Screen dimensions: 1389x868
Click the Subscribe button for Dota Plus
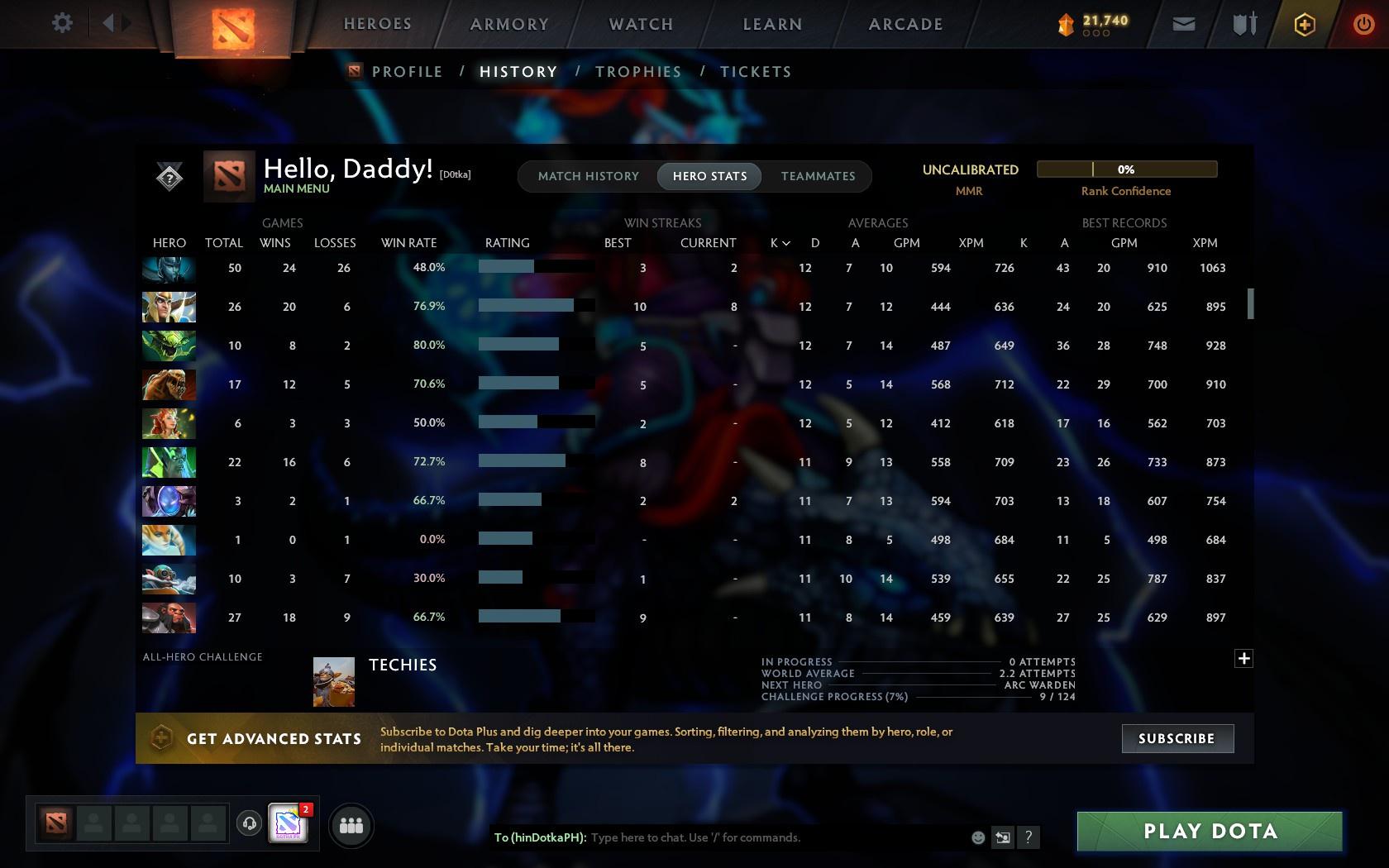pyautogui.click(x=1177, y=738)
